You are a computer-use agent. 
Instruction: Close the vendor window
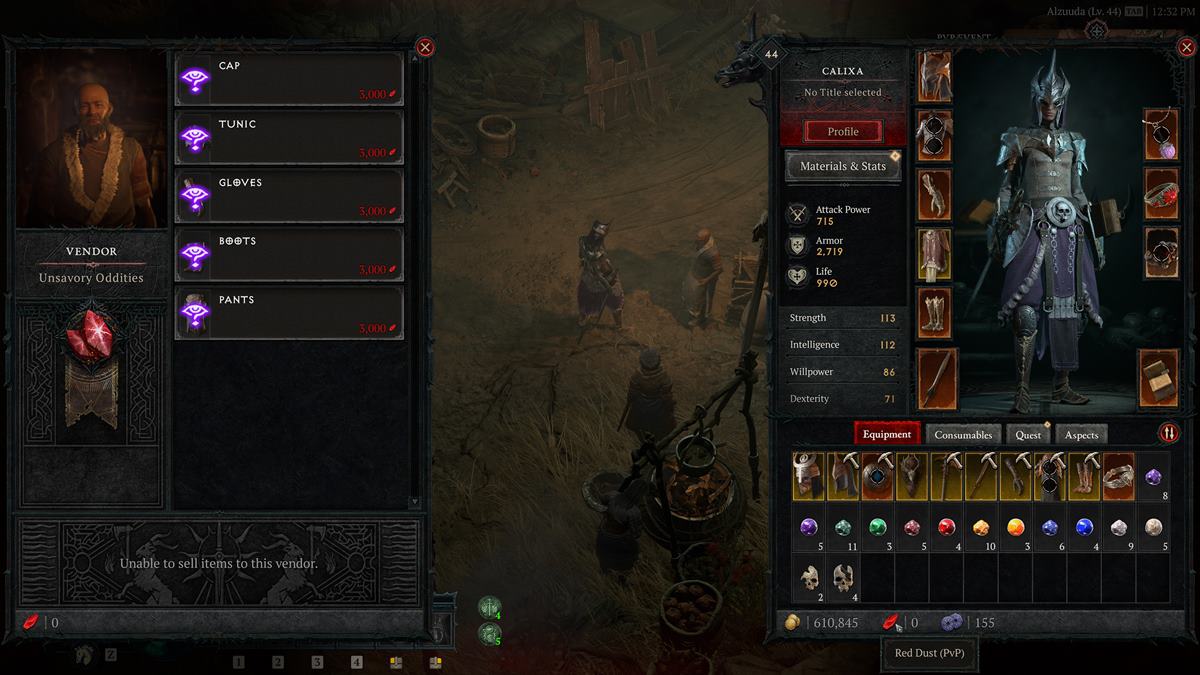[x=425, y=47]
